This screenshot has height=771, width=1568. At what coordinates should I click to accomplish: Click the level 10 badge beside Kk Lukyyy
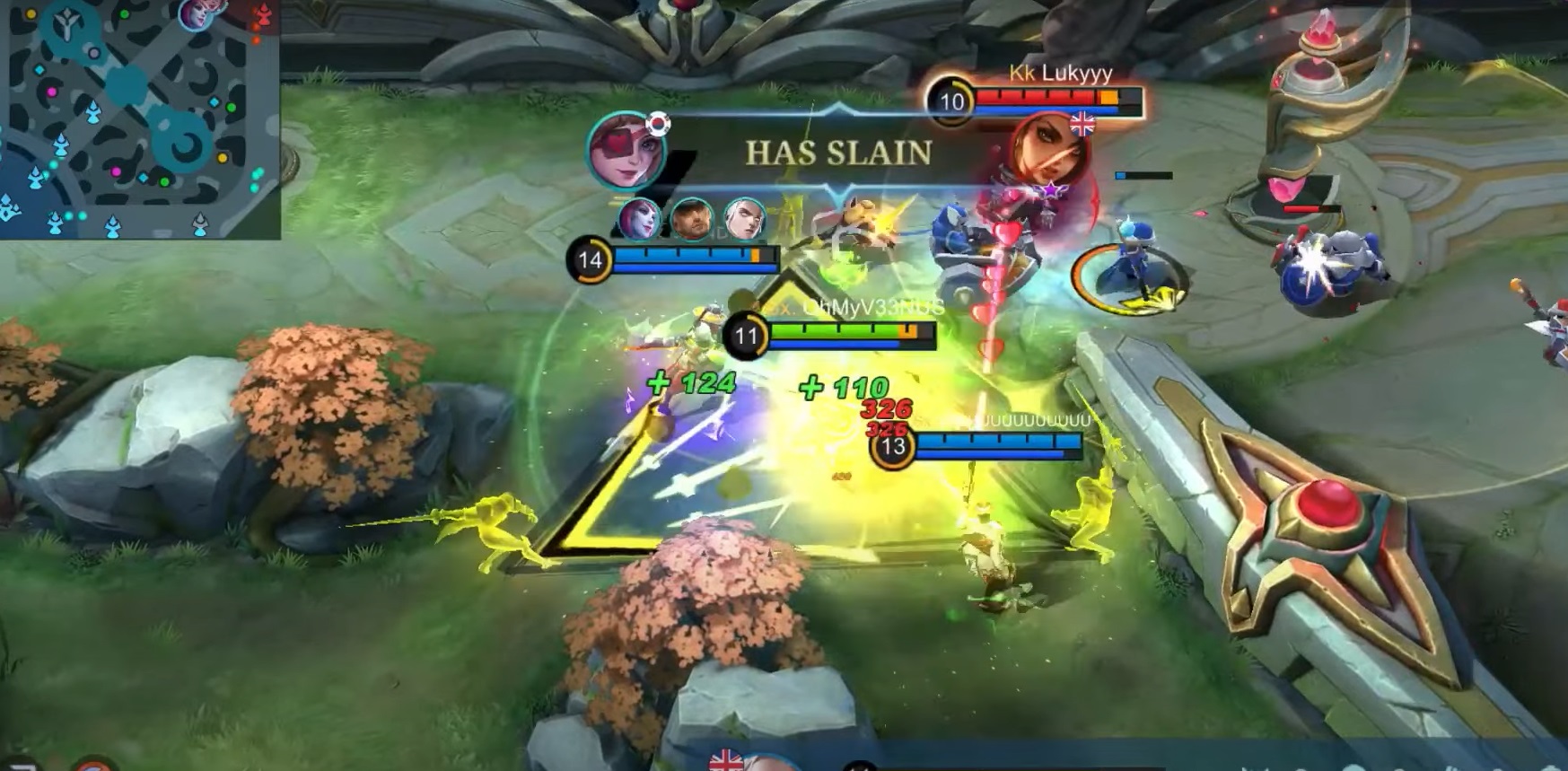coord(951,101)
